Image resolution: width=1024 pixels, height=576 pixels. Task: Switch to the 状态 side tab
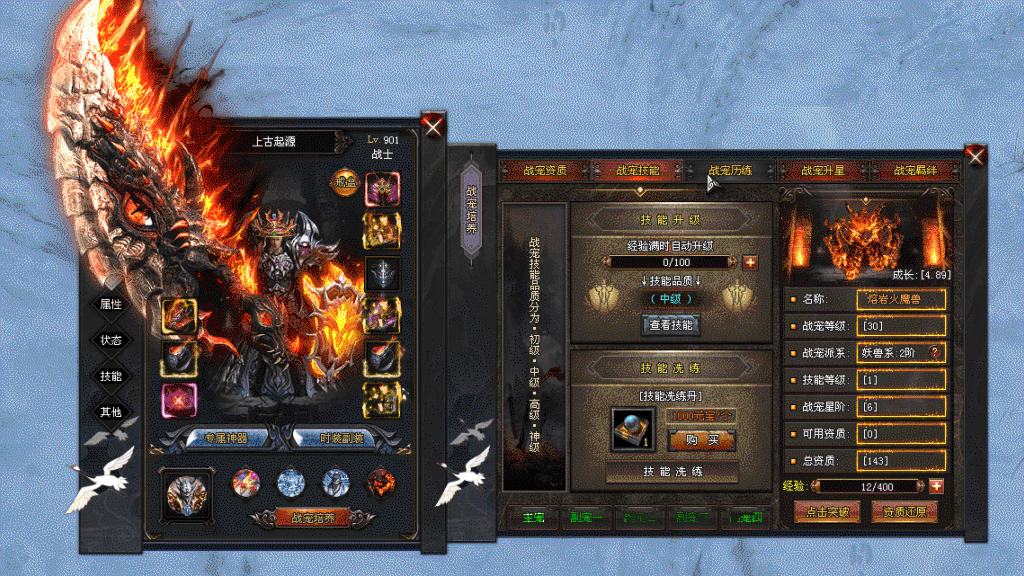point(110,340)
